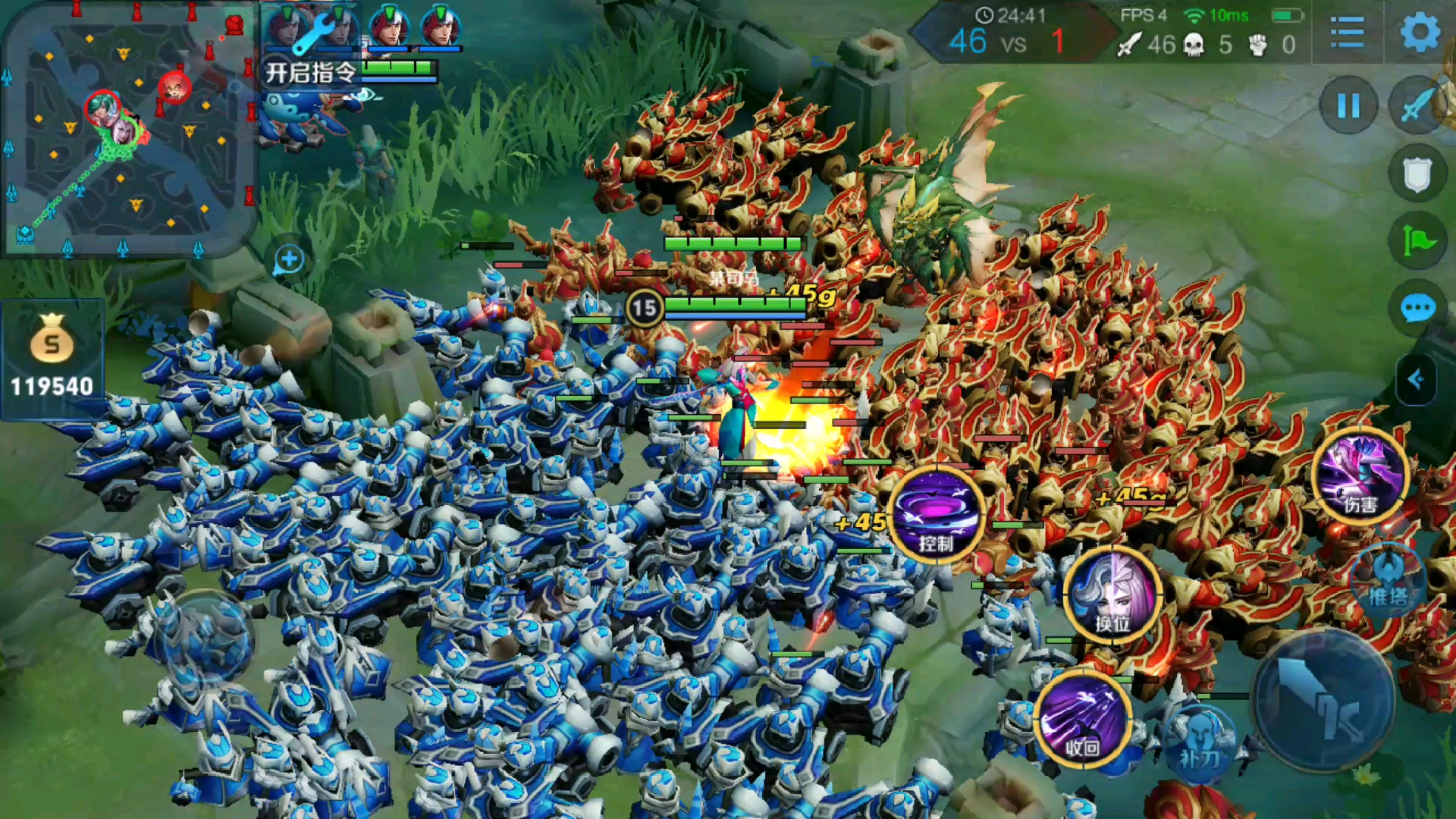
Task: Tap the 开启指令 wrench button
Action: tap(311, 45)
